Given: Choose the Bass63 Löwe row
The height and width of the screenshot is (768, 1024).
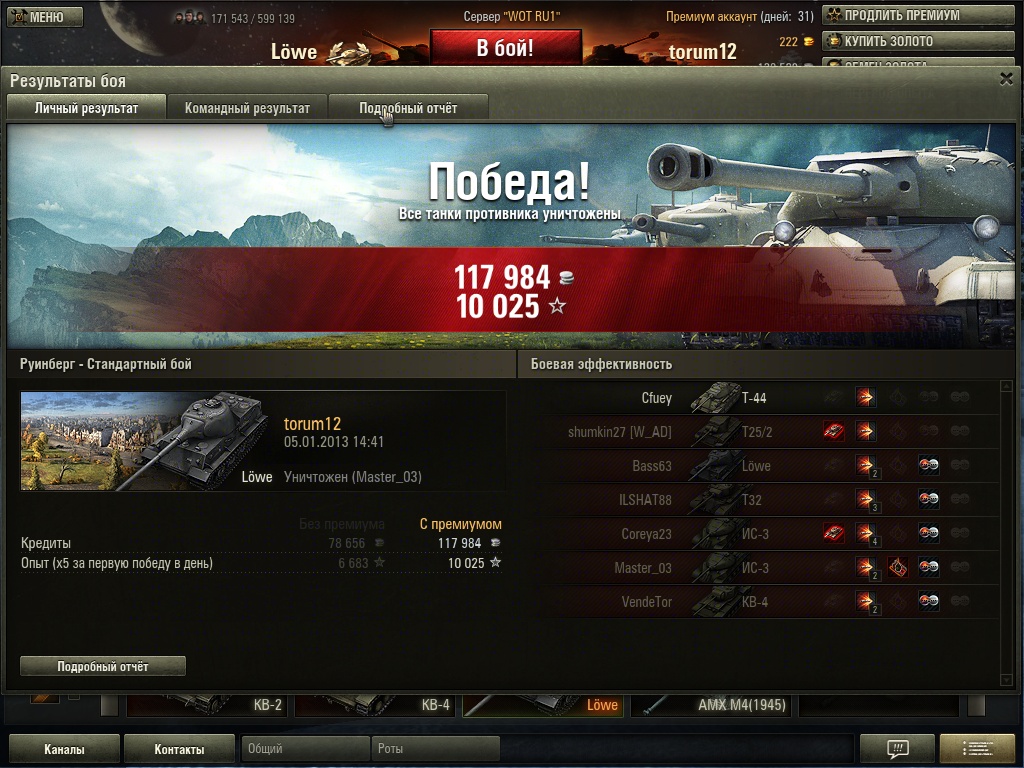Looking at the screenshot, I should (x=760, y=466).
